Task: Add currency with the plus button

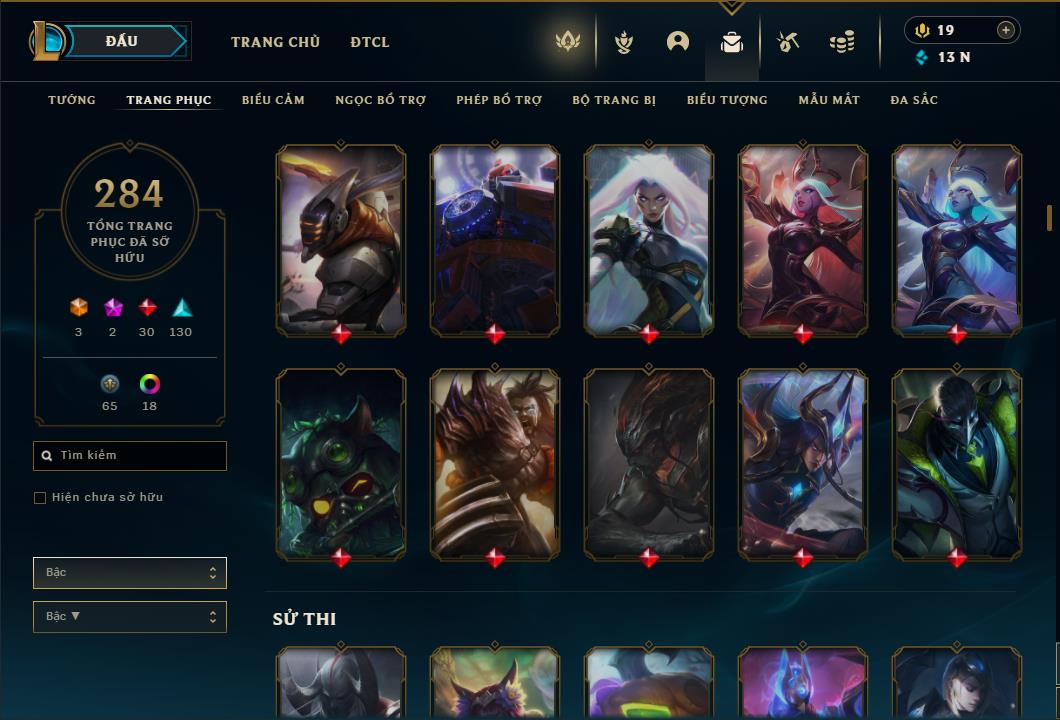Action: pos(1006,30)
